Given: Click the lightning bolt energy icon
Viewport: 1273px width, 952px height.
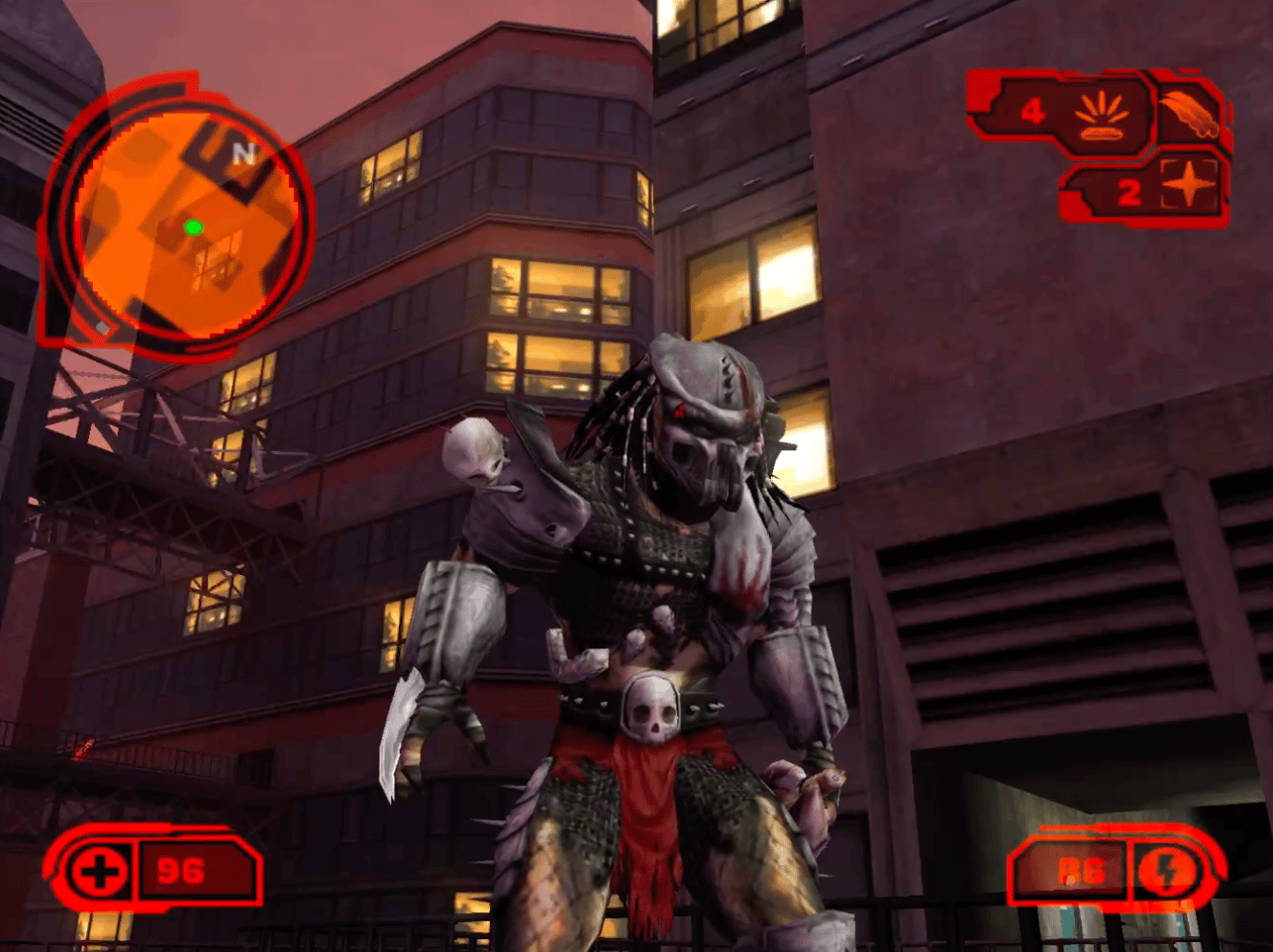Looking at the screenshot, I should tap(1166, 871).
